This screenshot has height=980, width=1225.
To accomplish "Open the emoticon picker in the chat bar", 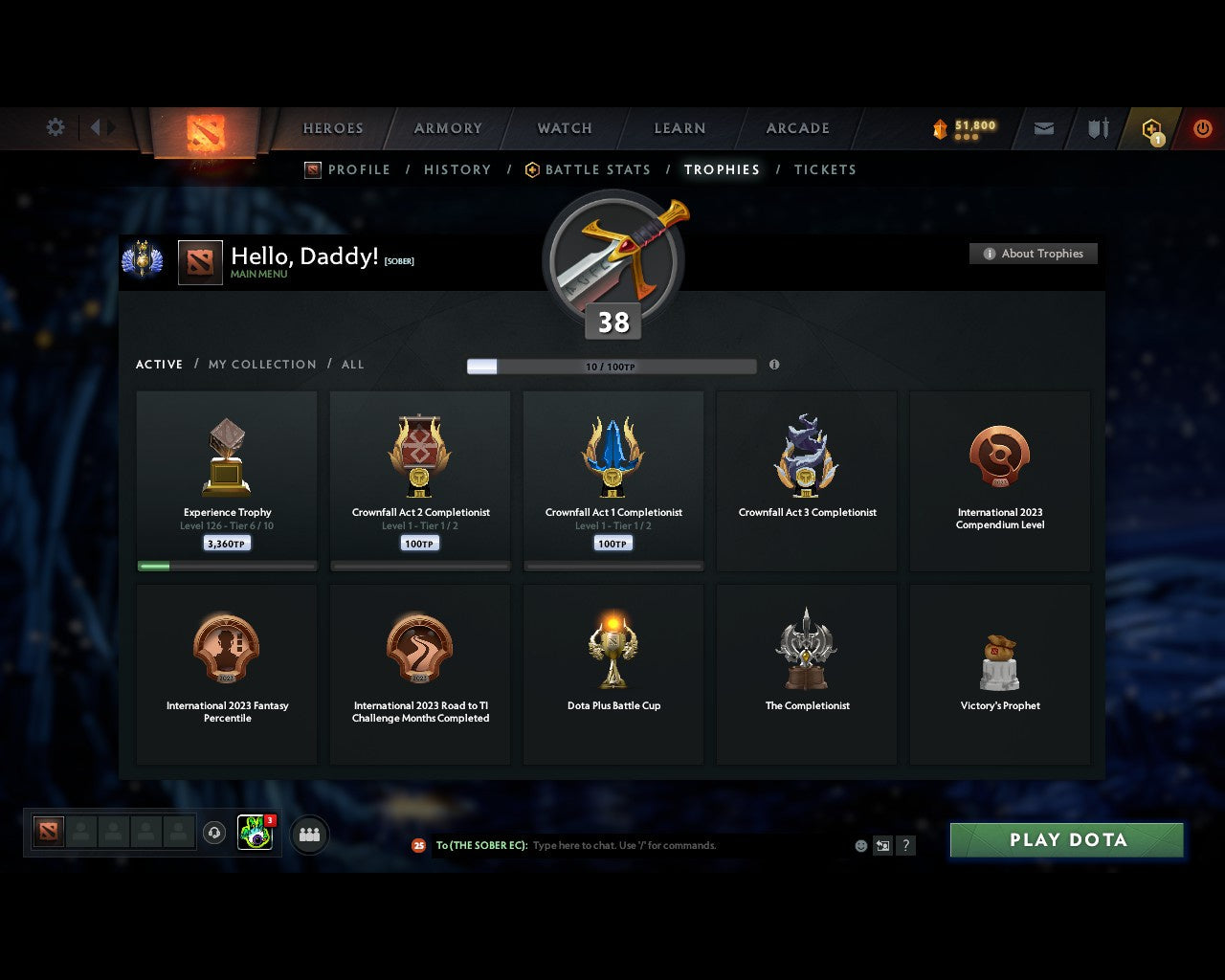I will point(858,845).
